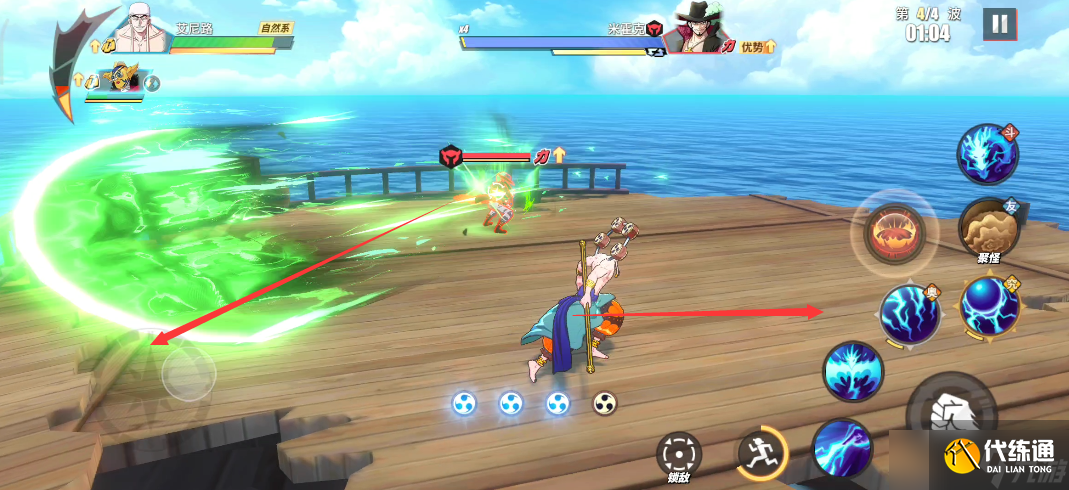This screenshot has width=1069, height=490.
Task: Tap the fist basic attack button
Action: point(950,412)
